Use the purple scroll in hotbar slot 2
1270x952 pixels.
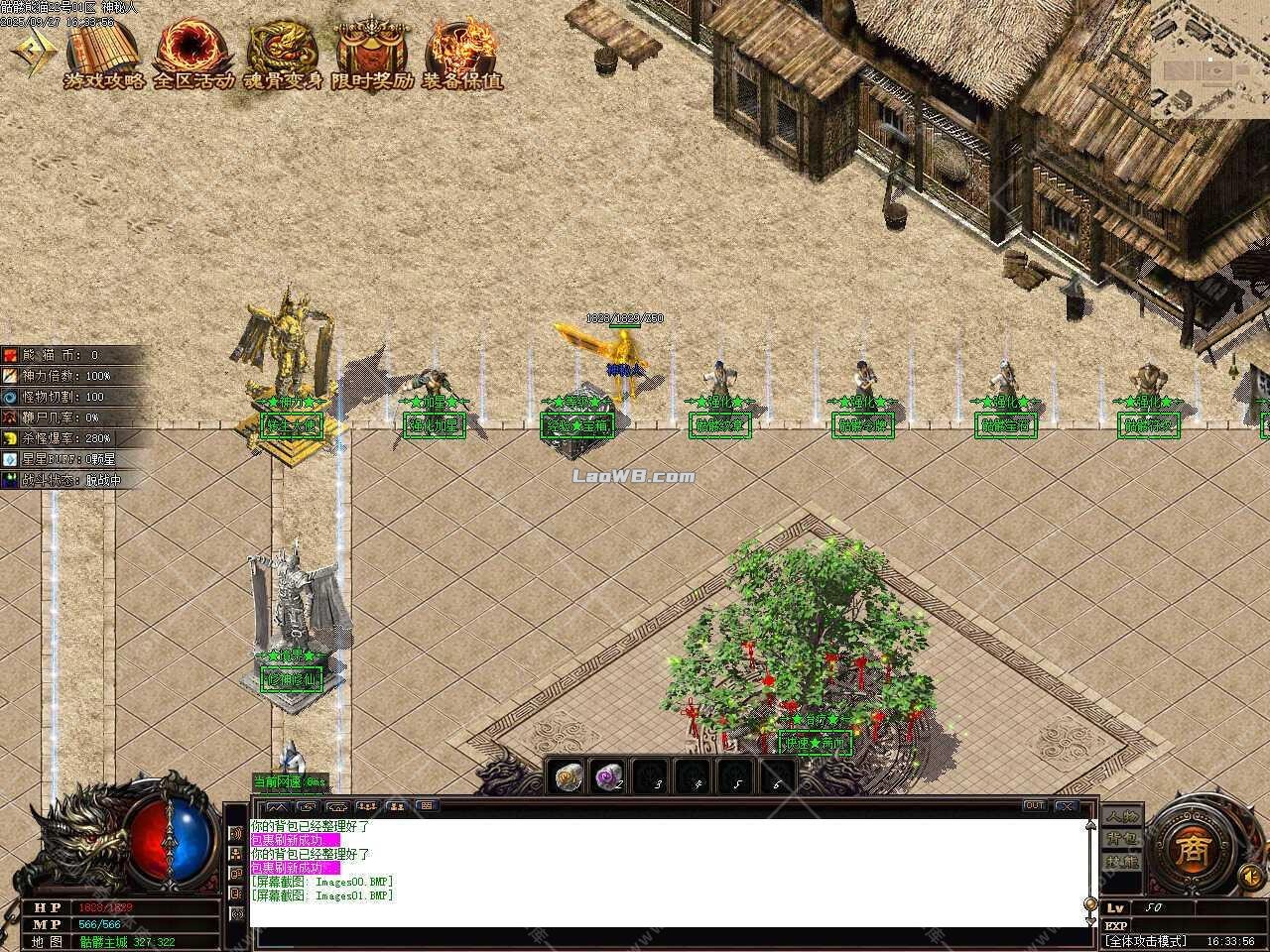(x=608, y=776)
